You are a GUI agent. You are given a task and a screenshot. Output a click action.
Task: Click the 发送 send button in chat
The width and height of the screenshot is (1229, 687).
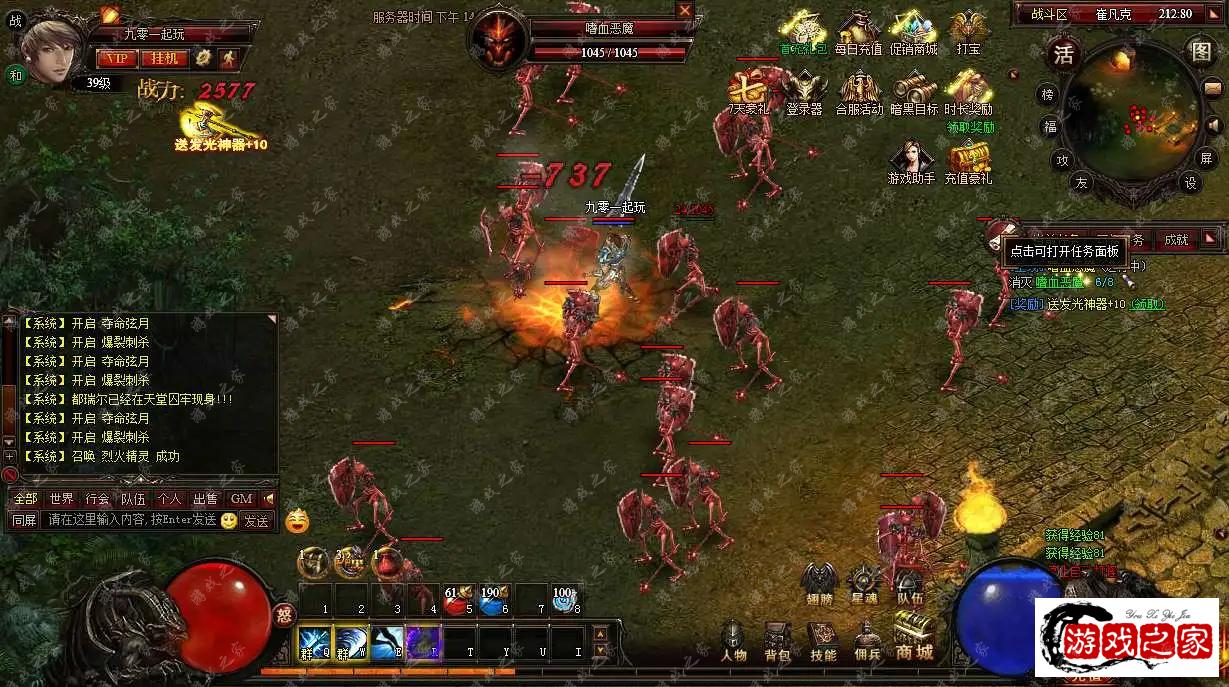(257, 520)
